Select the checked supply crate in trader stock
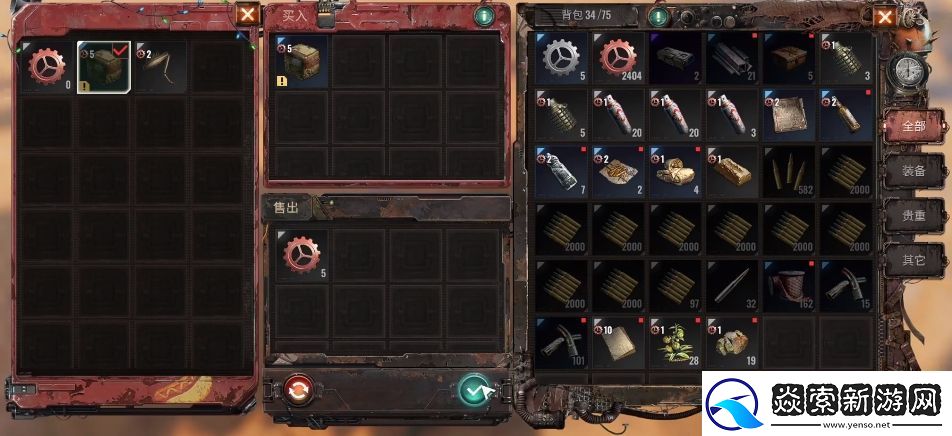This screenshot has height=436, width=952. [x=104, y=66]
